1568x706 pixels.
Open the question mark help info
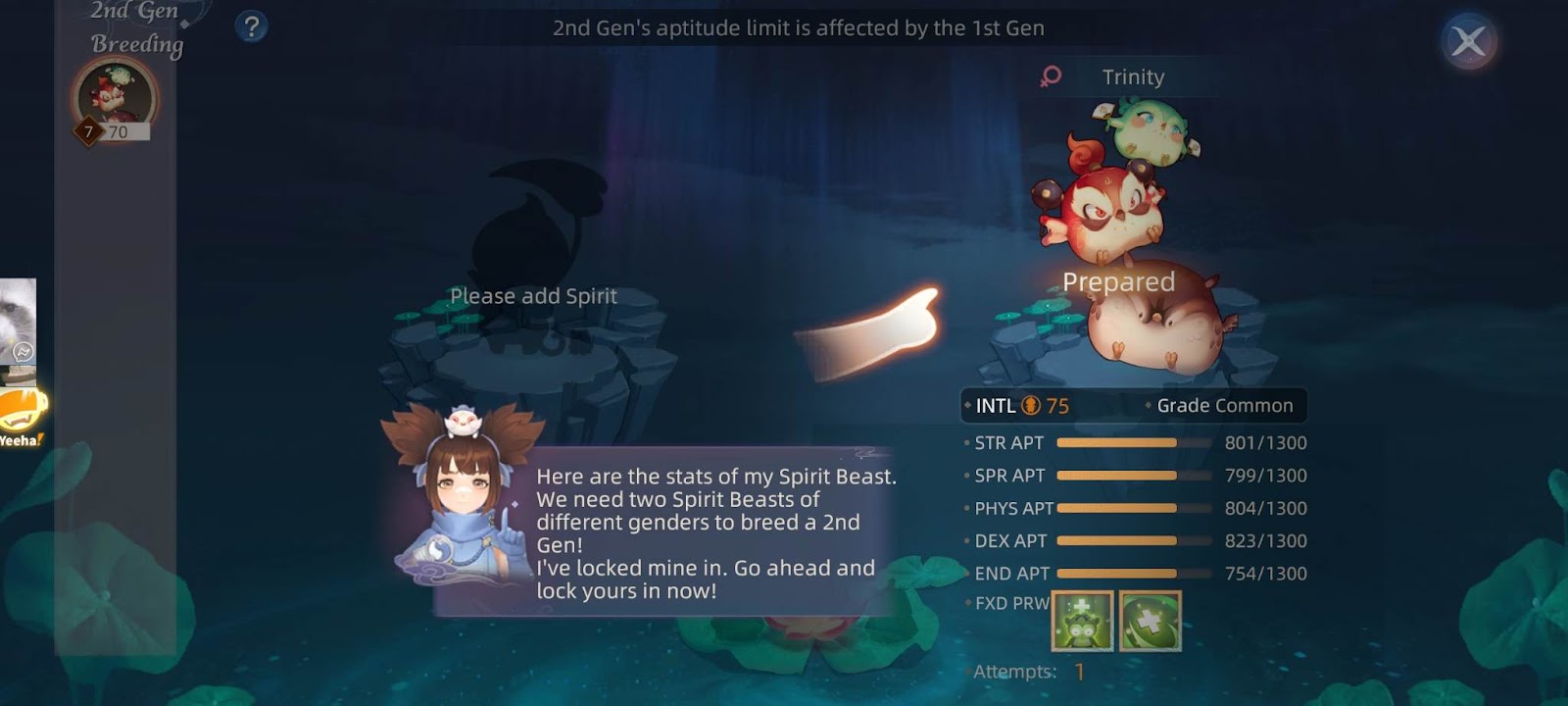tap(252, 26)
